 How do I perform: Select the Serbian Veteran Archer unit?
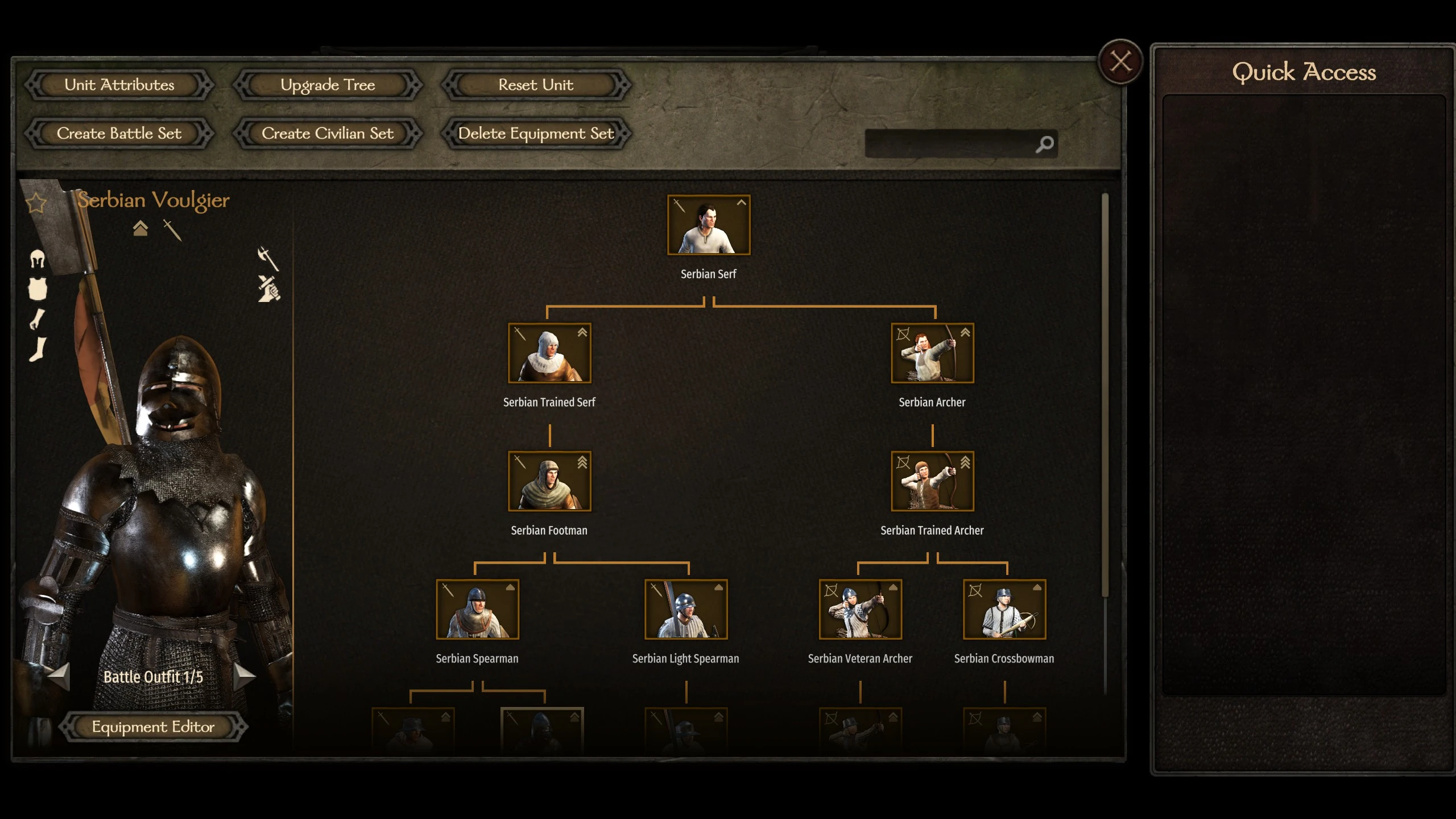point(861,609)
